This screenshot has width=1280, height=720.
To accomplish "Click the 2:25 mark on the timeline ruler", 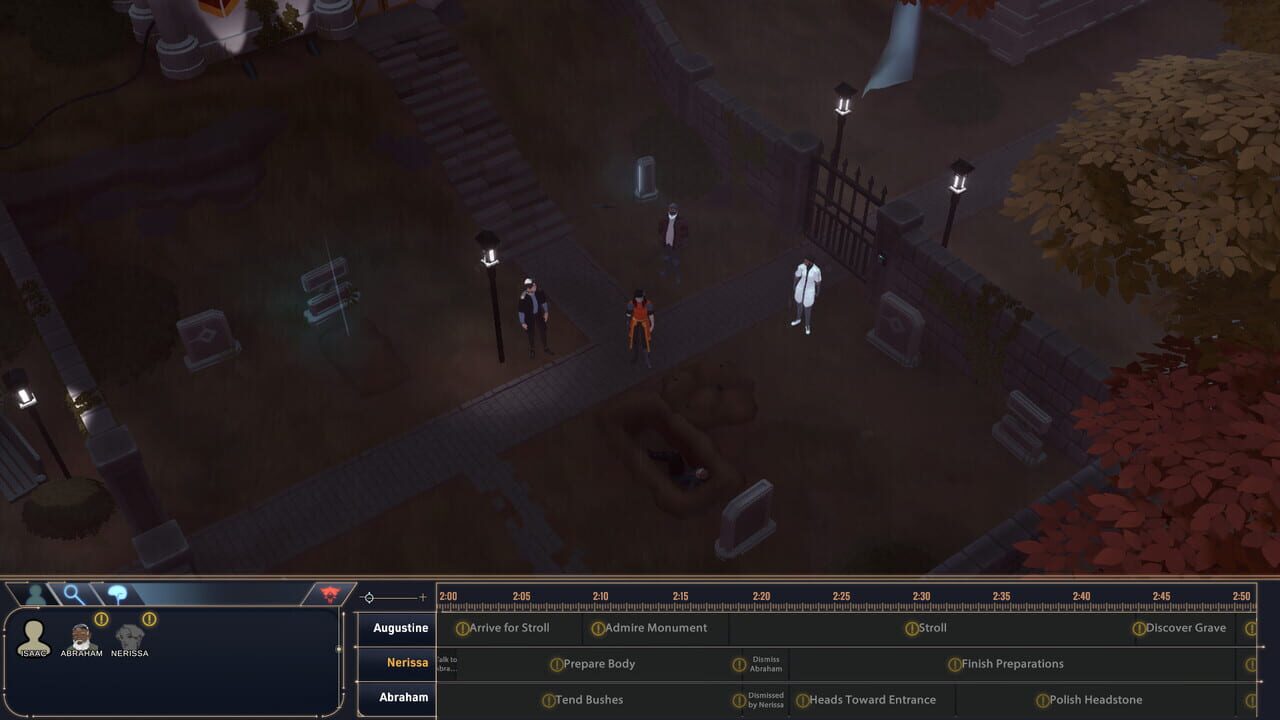I will (x=840, y=596).
